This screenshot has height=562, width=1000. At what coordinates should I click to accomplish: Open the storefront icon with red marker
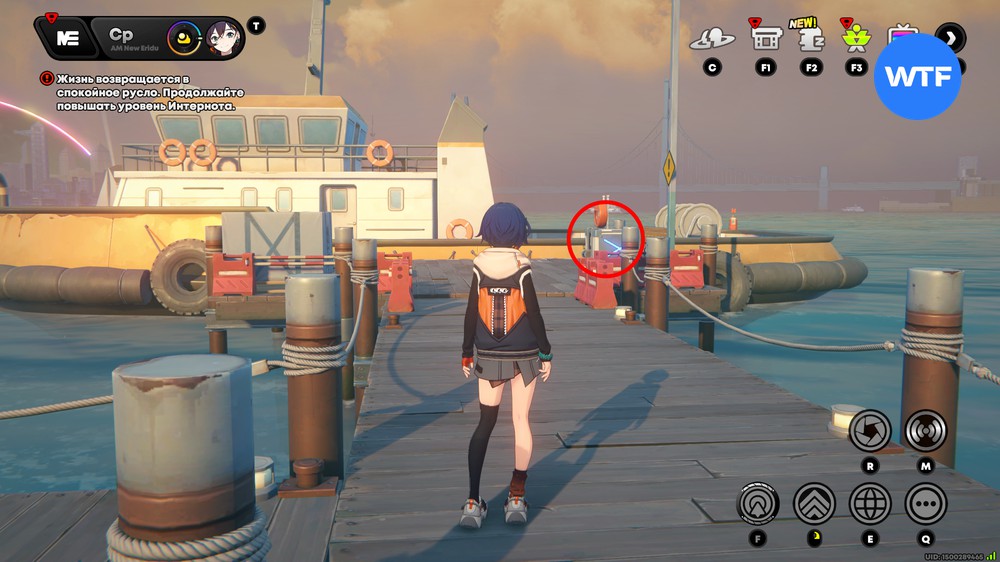coord(766,39)
